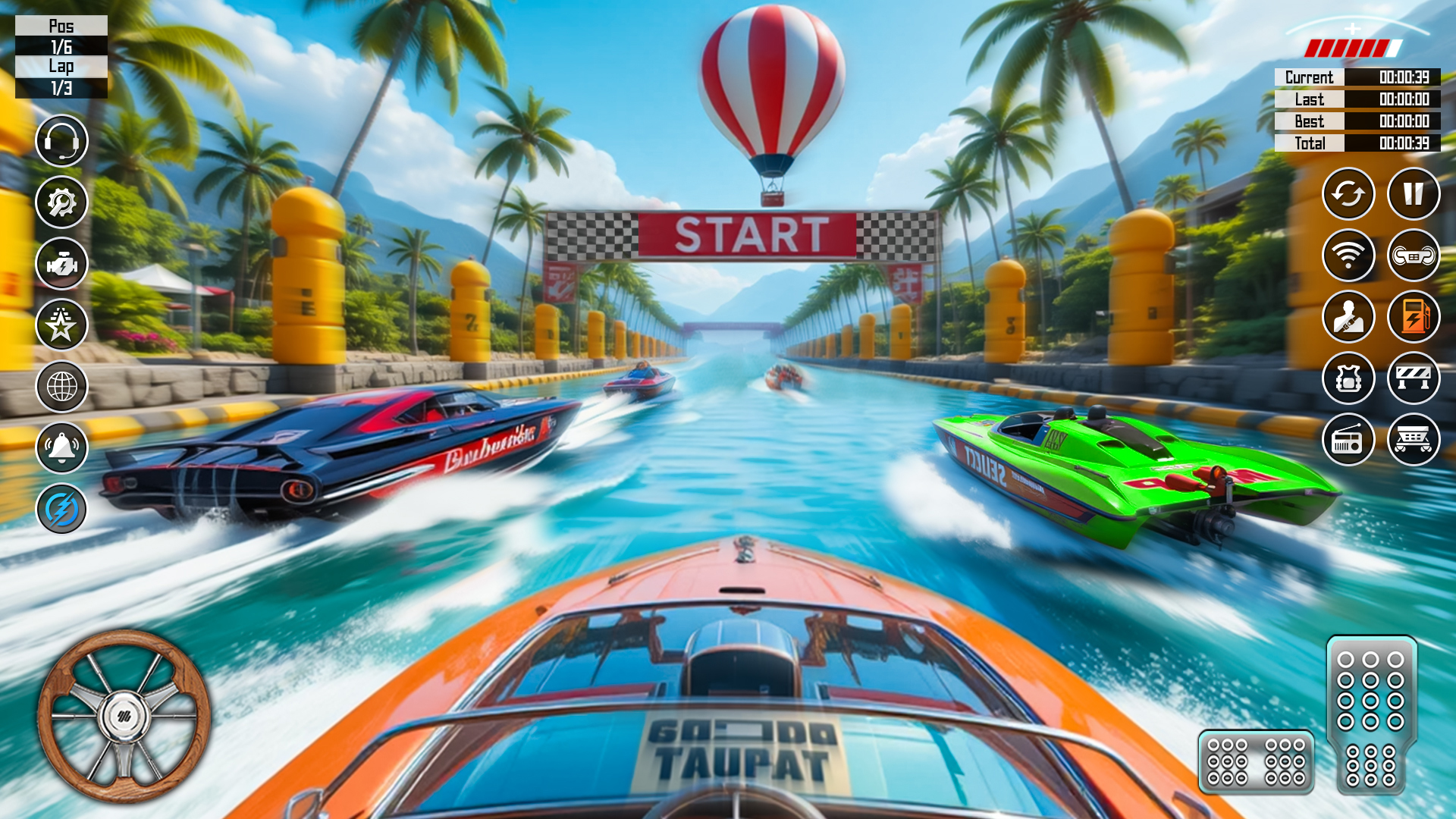Restart the current race
This screenshot has width=1456, height=819.
click(1349, 195)
